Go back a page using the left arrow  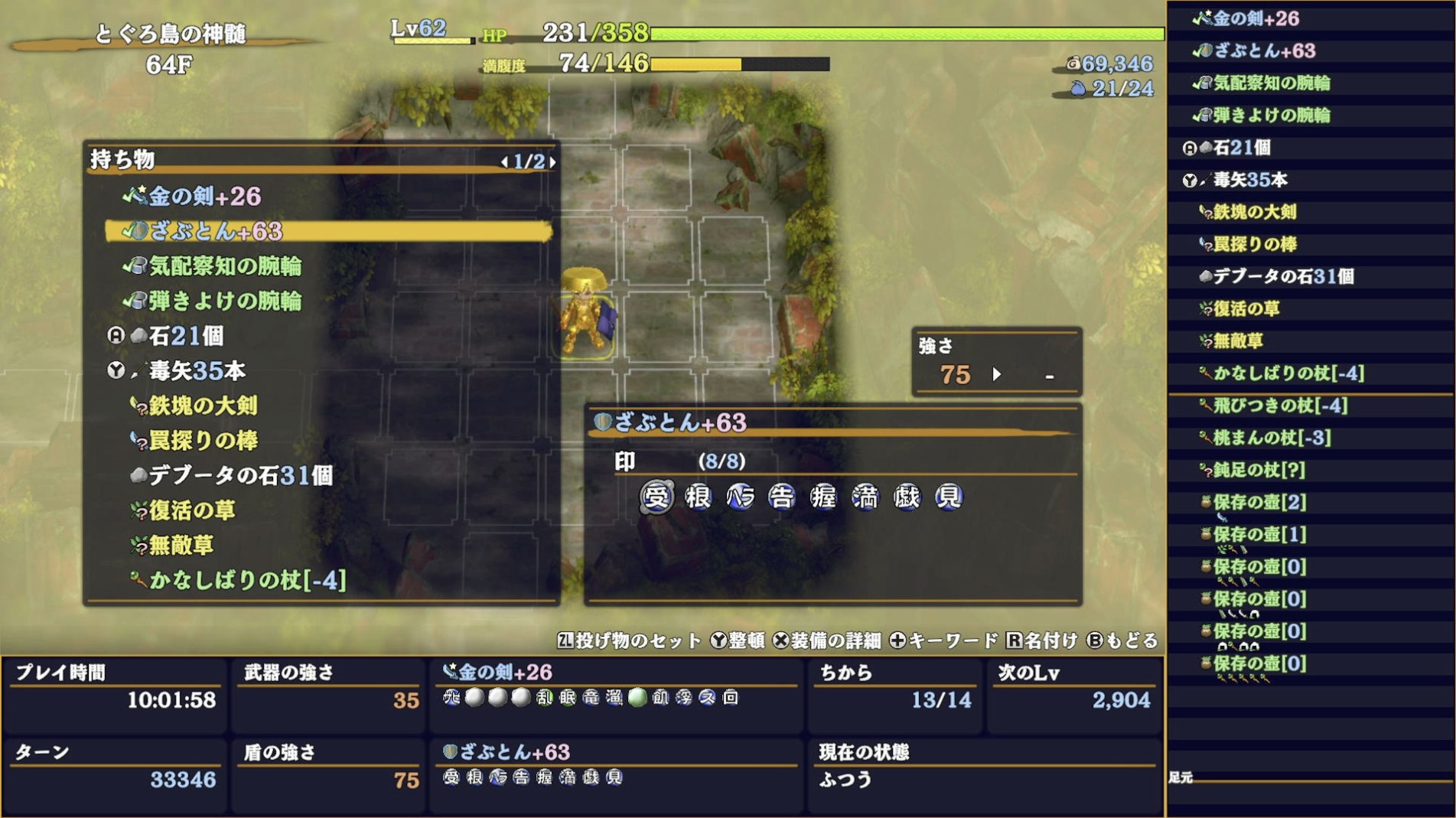(504, 163)
